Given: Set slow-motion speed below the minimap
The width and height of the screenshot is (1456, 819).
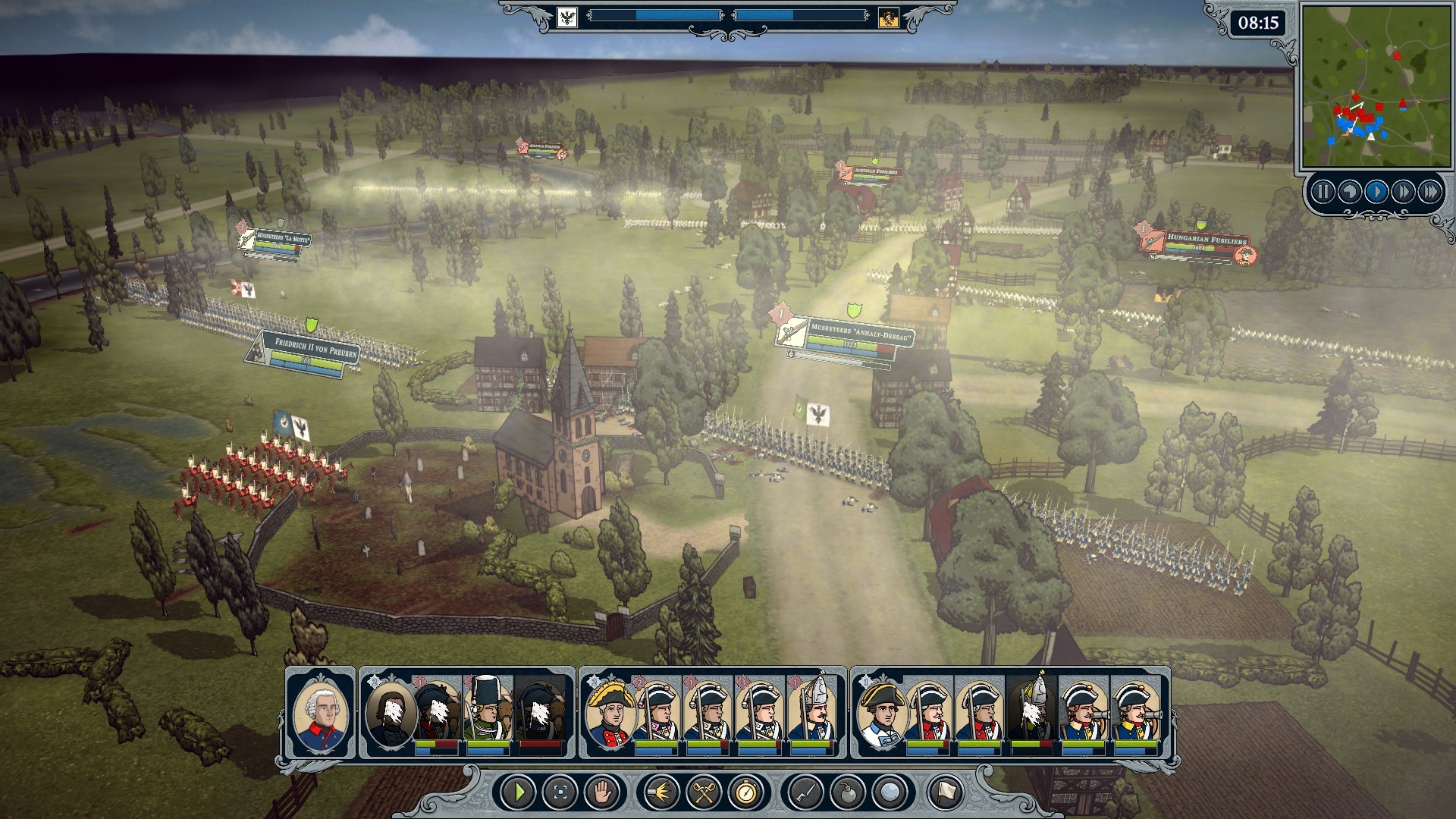Looking at the screenshot, I should coord(1349,192).
